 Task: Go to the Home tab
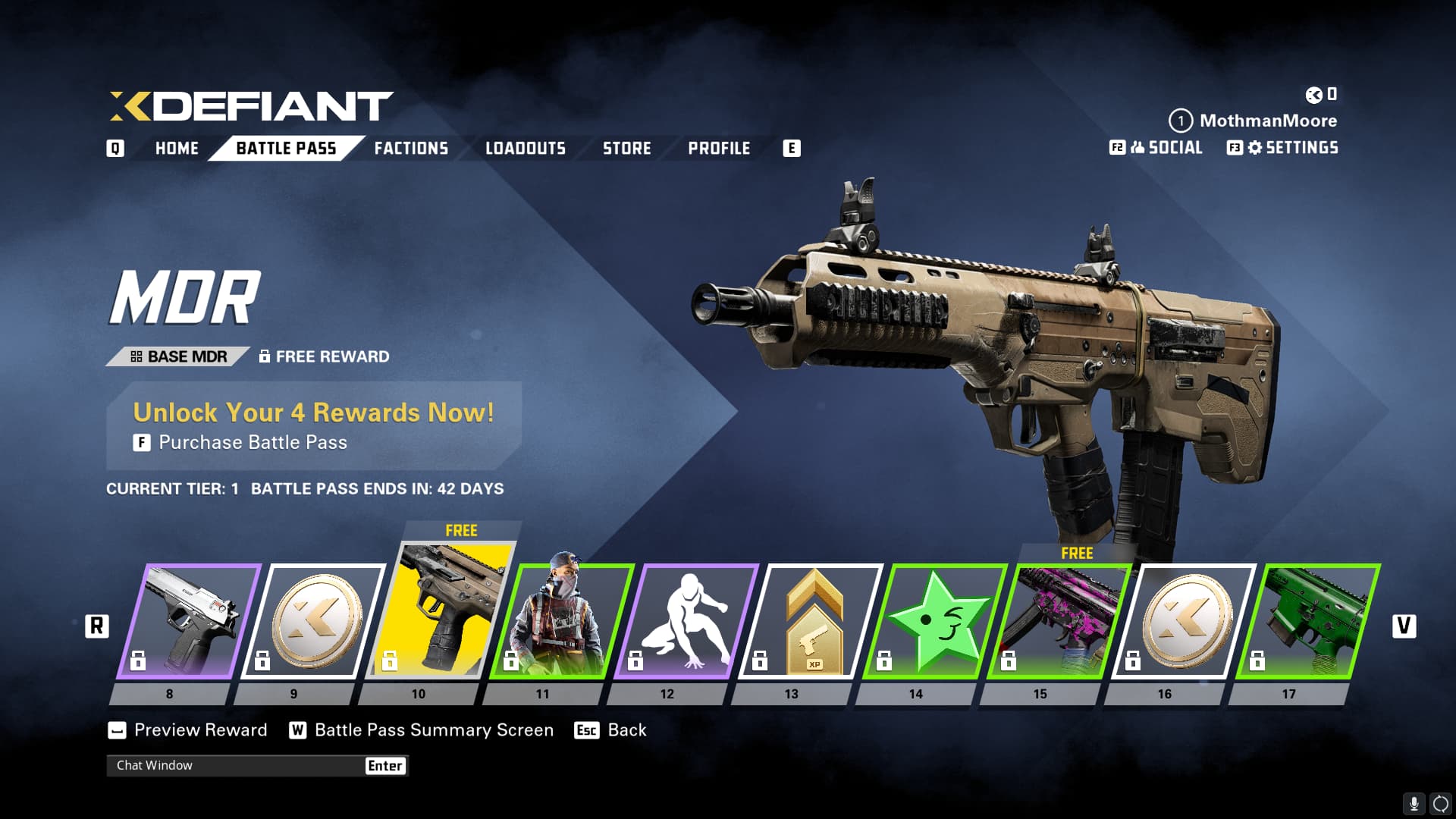[x=177, y=149]
